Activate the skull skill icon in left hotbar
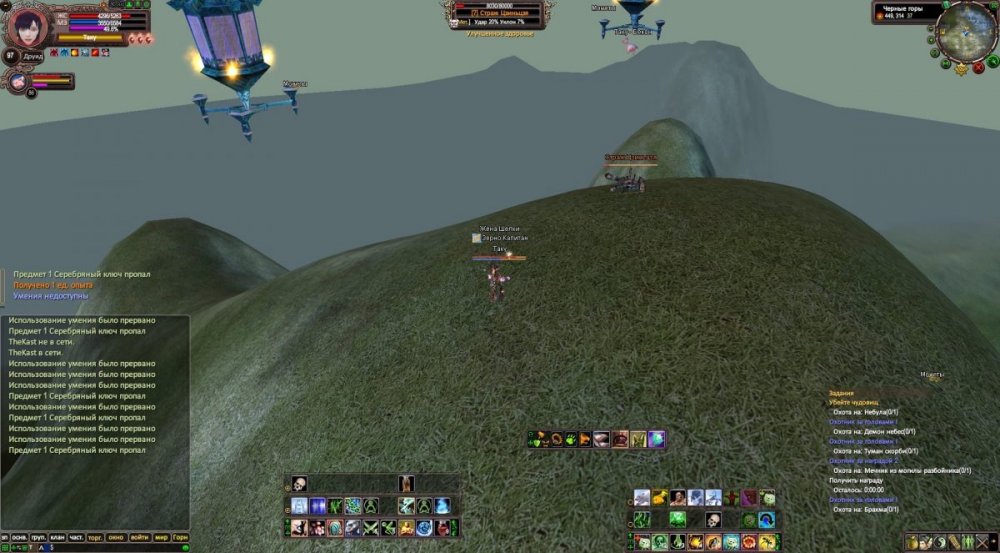Screen dimensions: 1000x553 click(x=299, y=484)
